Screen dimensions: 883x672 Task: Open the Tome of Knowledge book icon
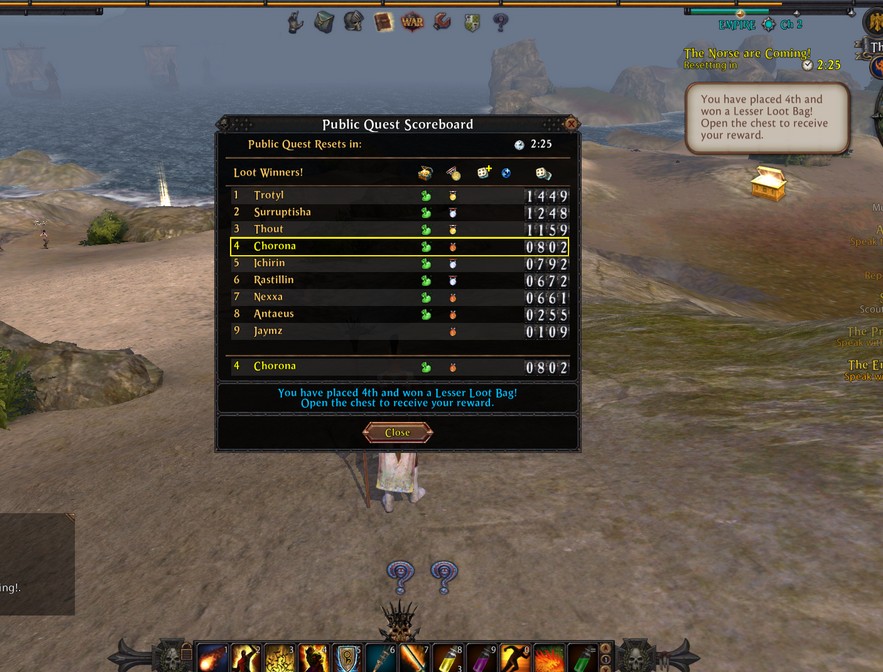[x=383, y=22]
